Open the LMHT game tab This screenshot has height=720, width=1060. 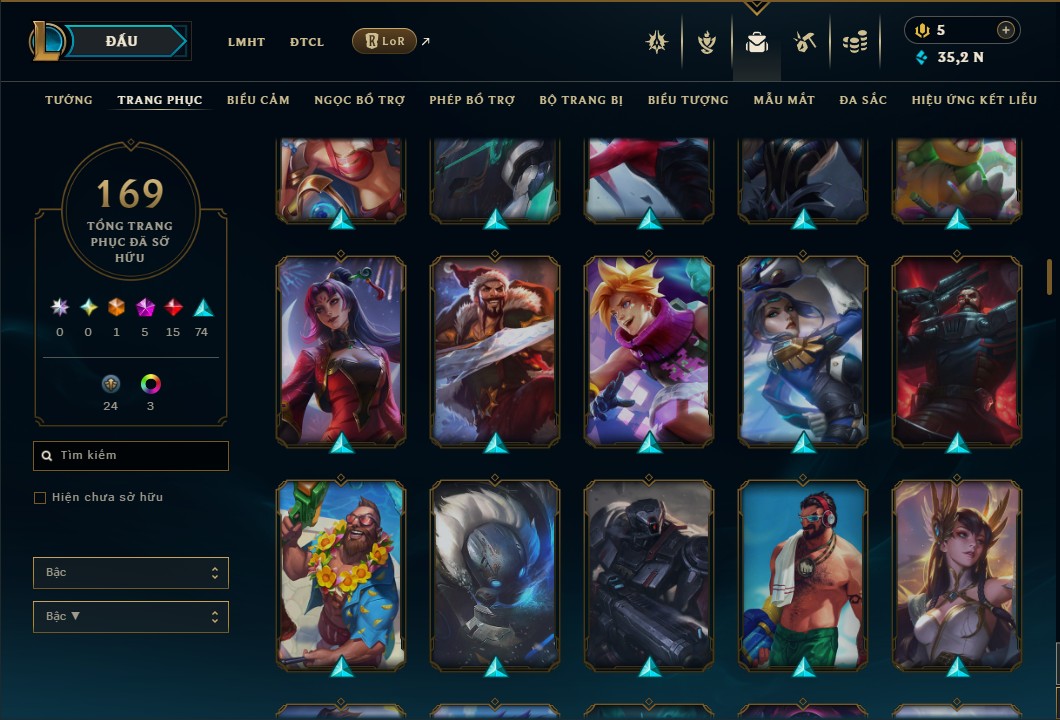tap(246, 42)
